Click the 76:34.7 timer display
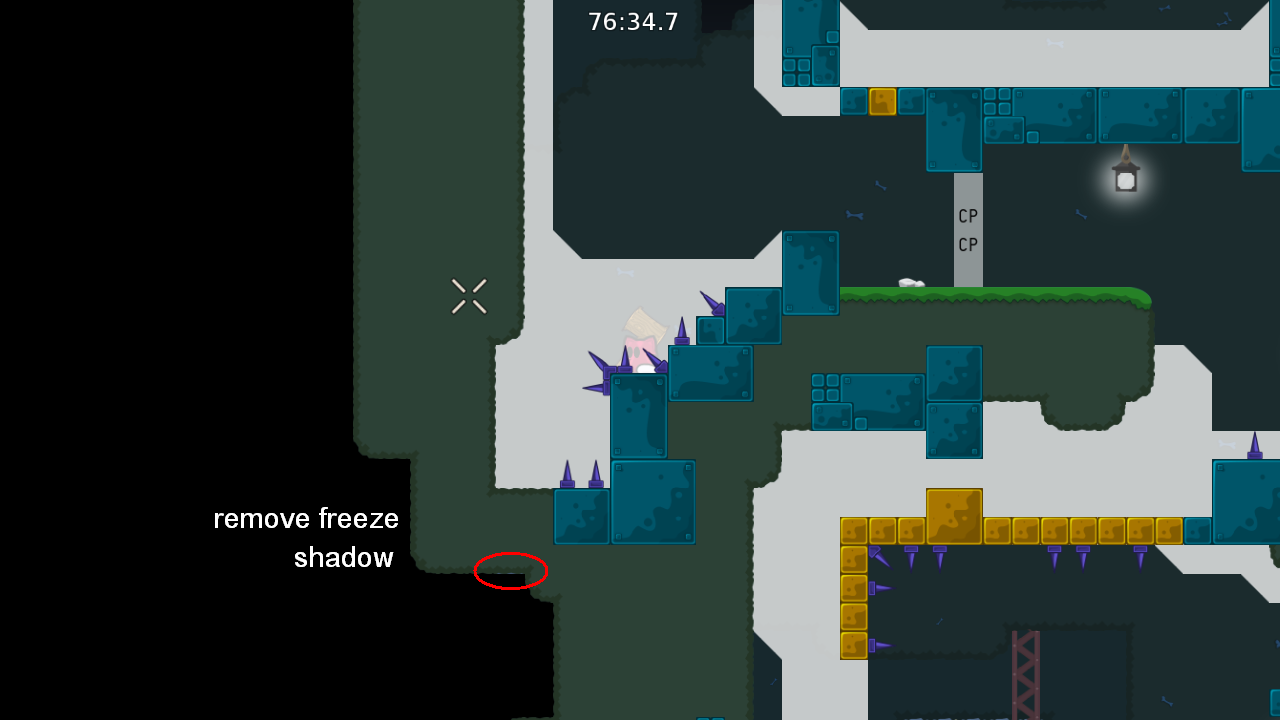 point(633,21)
